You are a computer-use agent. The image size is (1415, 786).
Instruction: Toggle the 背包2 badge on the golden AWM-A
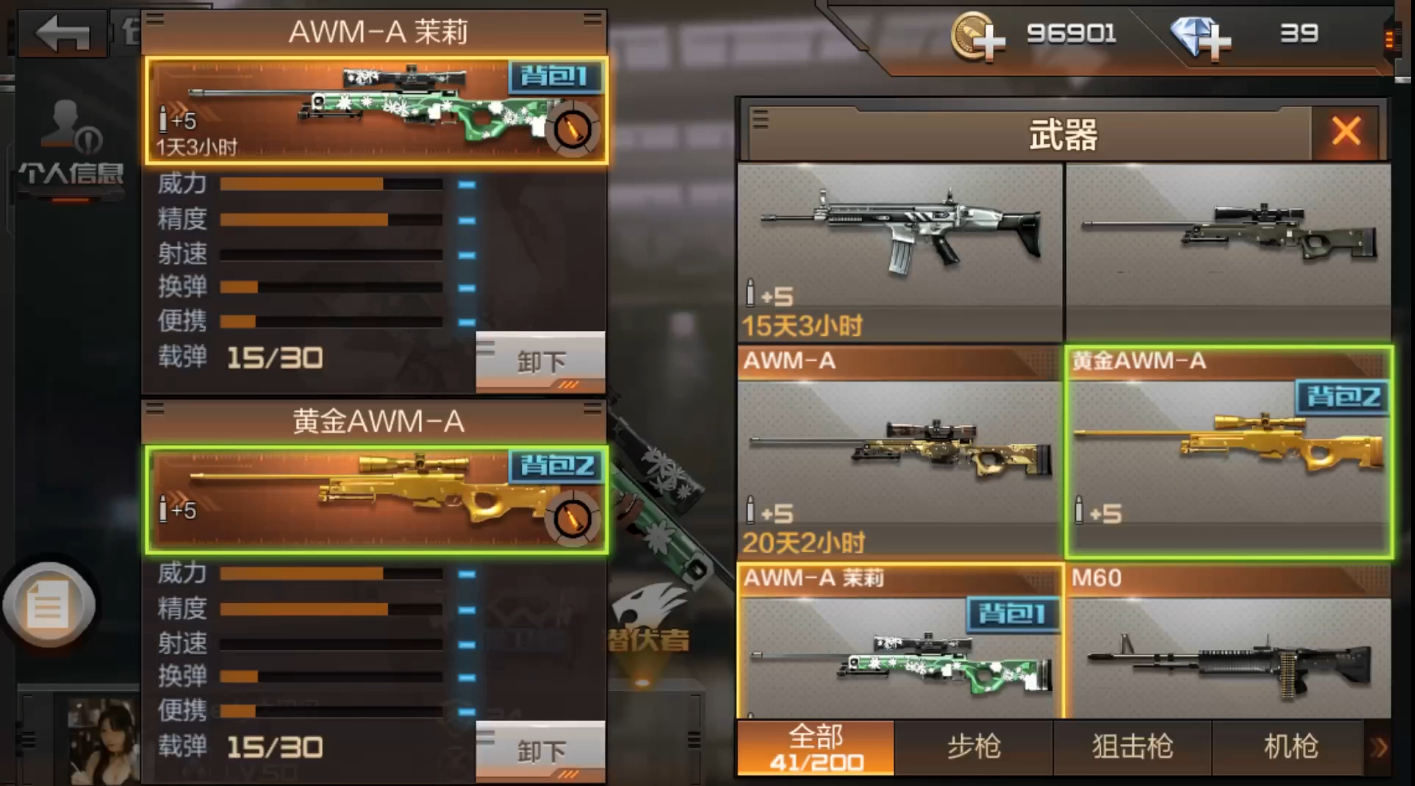point(555,466)
